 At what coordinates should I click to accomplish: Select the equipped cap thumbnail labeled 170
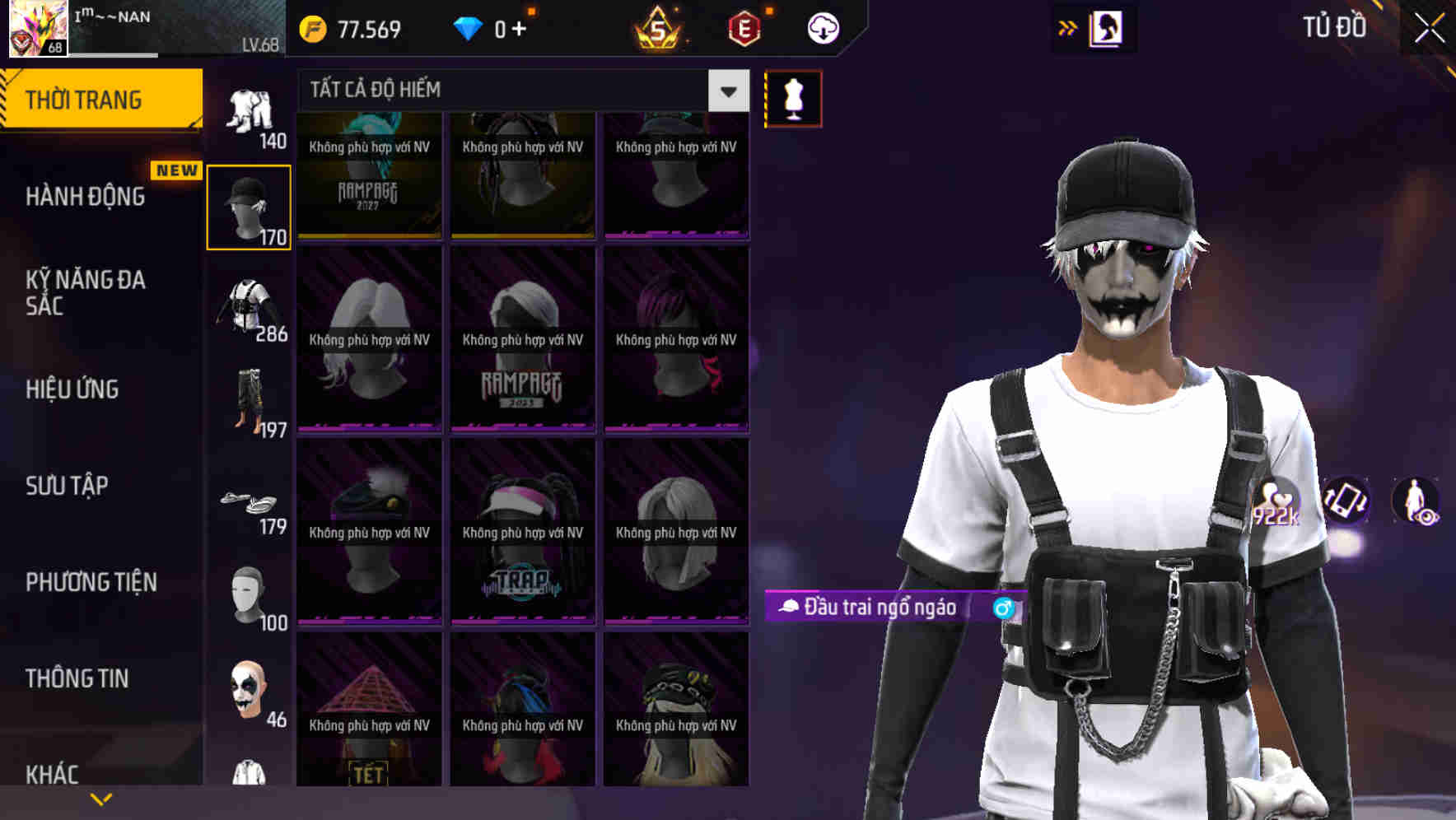pyautogui.click(x=249, y=206)
